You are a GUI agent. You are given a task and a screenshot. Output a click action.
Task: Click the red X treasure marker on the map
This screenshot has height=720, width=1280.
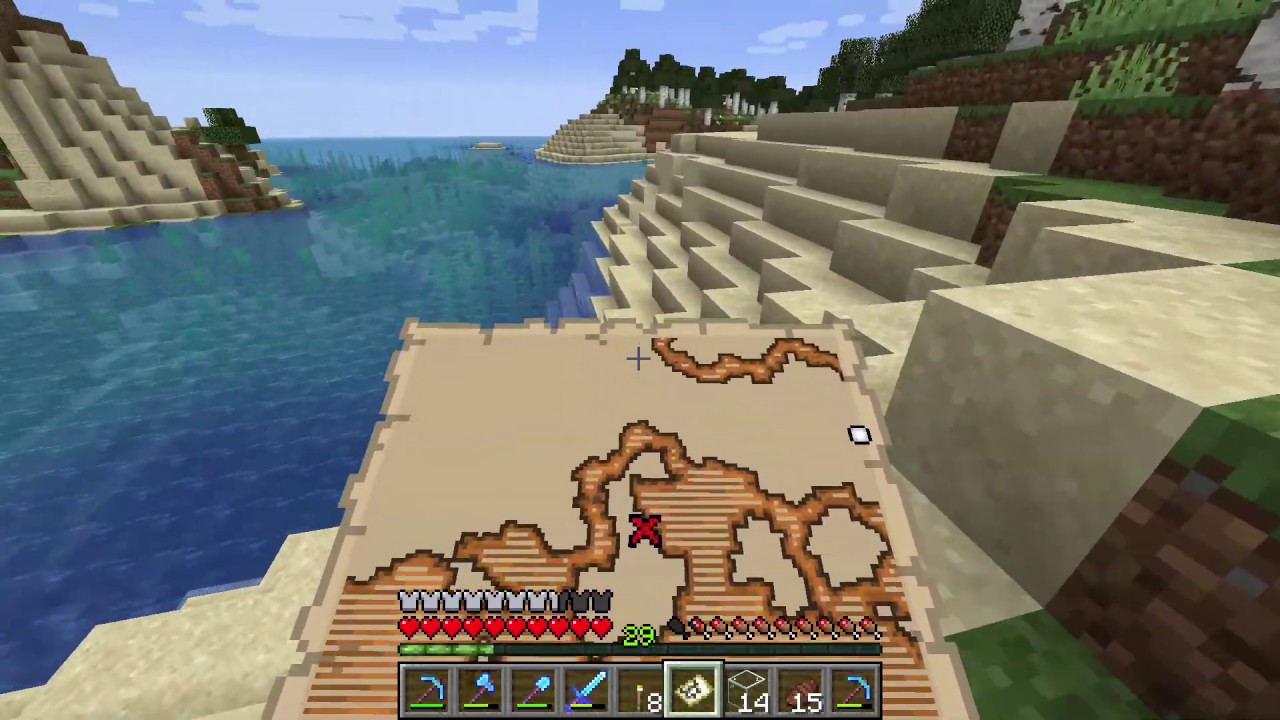(x=645, y=530)
